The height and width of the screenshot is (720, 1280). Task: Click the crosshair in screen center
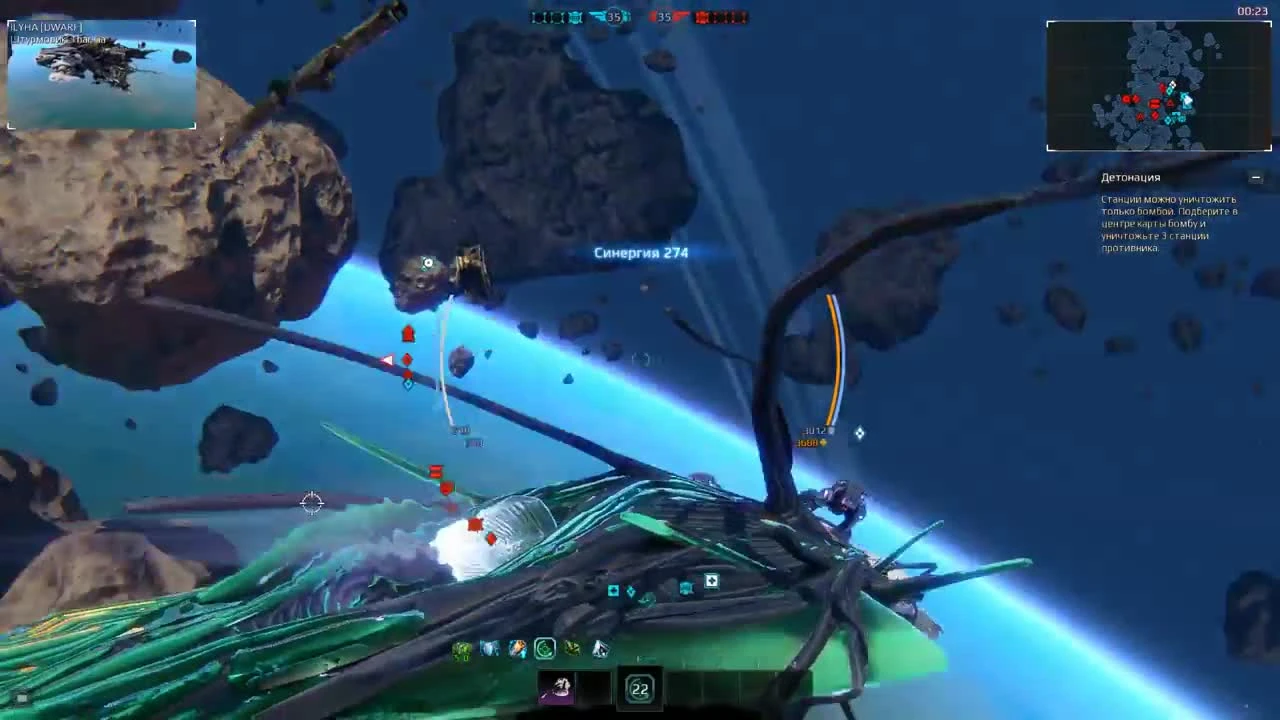click(313, 503)
